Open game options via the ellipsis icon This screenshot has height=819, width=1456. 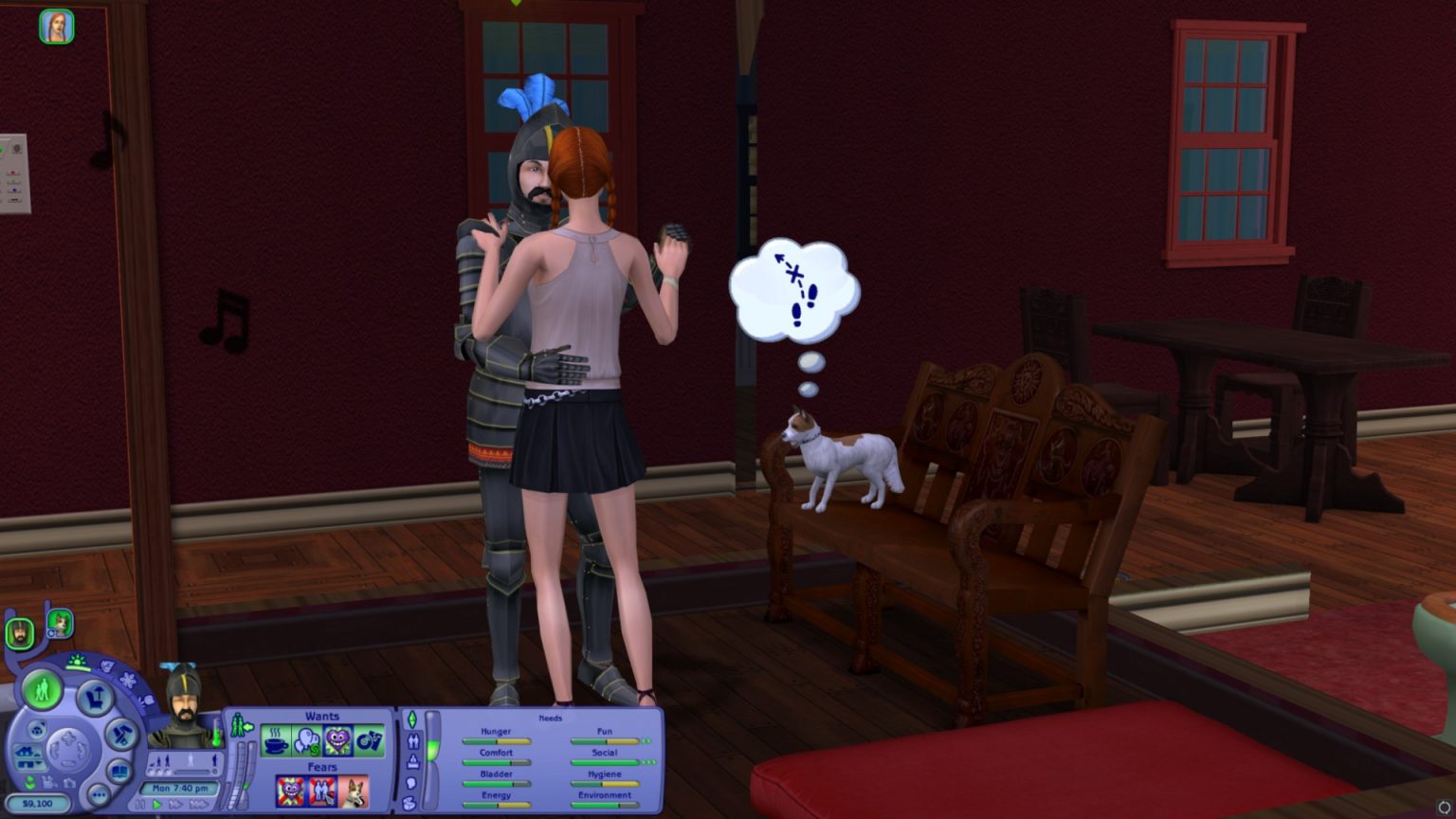pos(99,795)
